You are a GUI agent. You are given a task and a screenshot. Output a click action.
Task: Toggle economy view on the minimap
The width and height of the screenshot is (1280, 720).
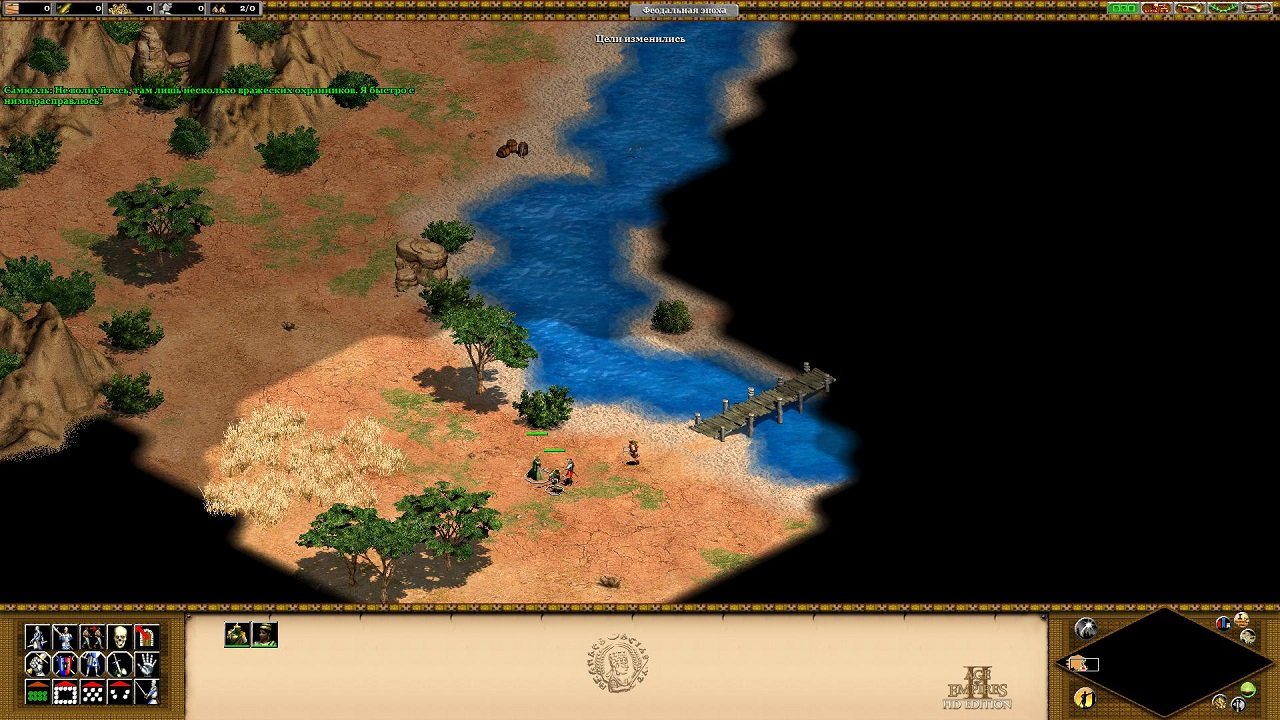(1219, 702)
